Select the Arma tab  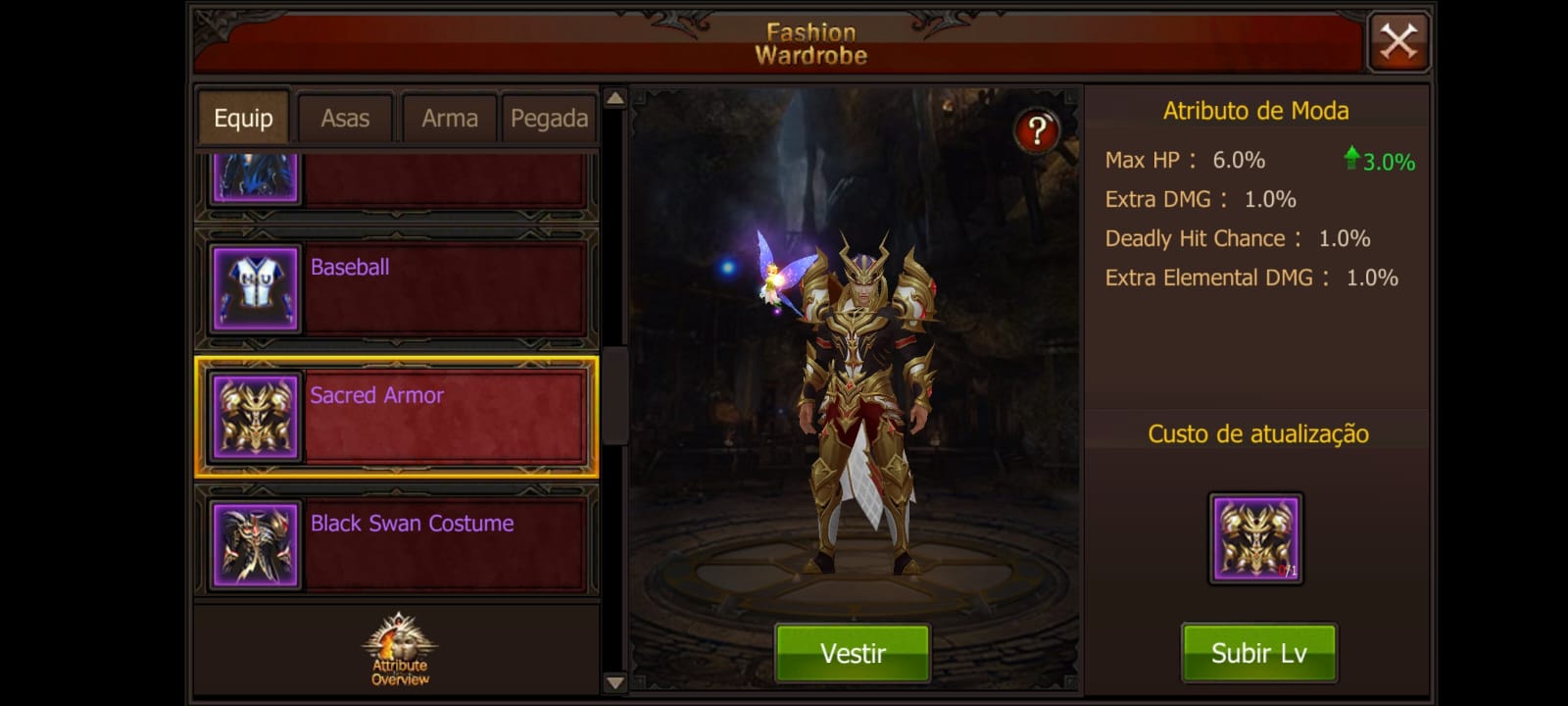pos(449,119)
